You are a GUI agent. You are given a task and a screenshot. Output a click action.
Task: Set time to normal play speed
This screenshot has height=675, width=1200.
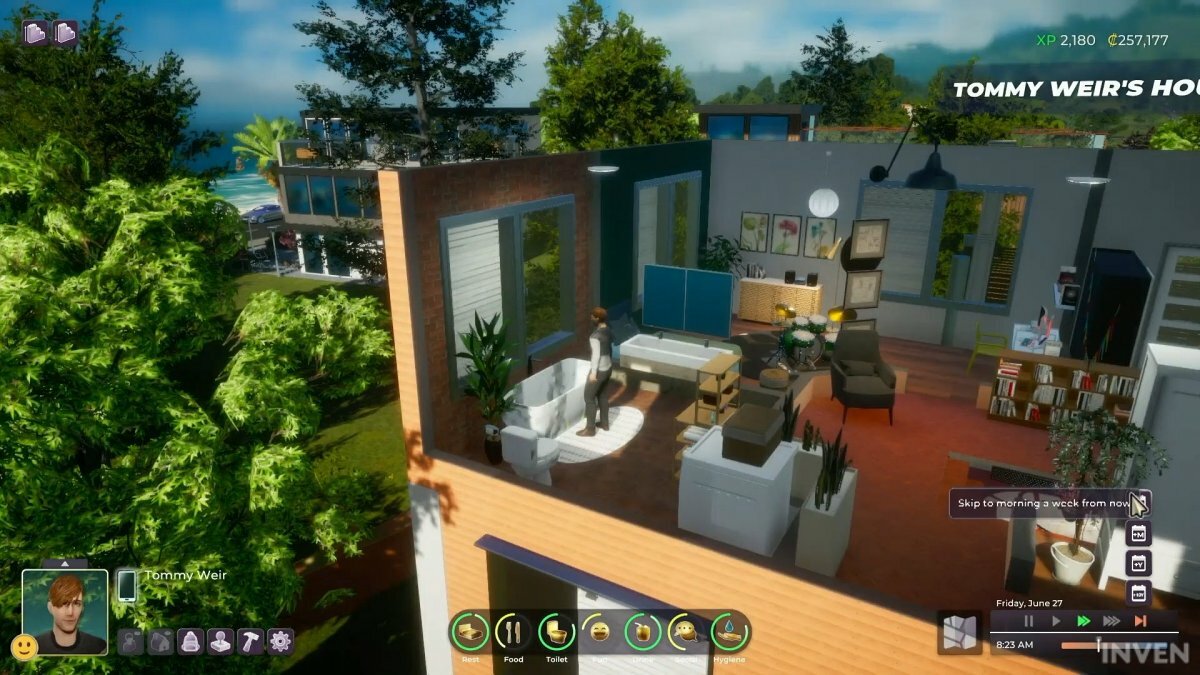tap(1056, 621)
